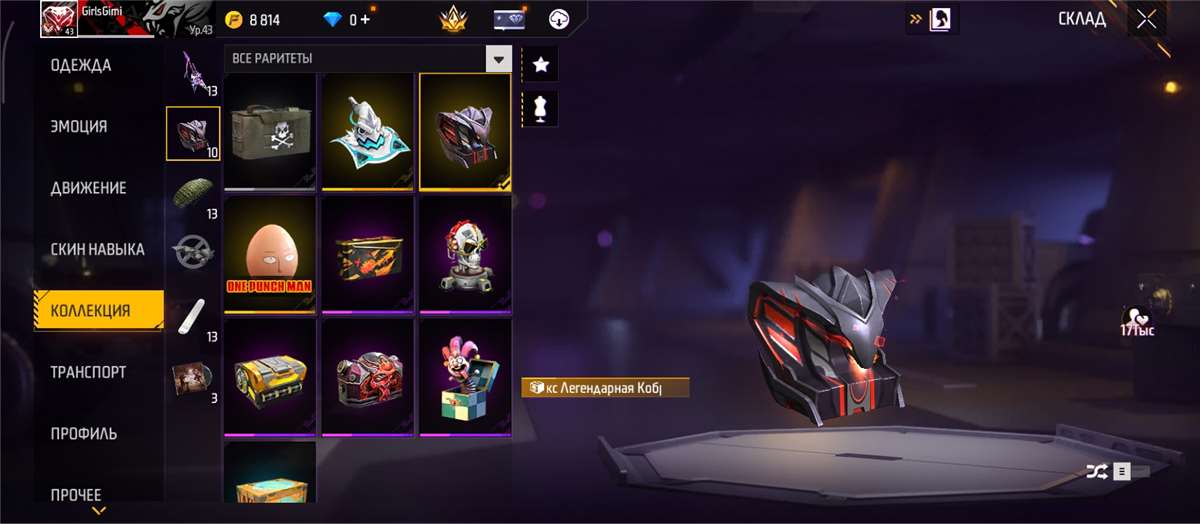
Task: Select the yellow and black striped crate
Action: point(268,377)
